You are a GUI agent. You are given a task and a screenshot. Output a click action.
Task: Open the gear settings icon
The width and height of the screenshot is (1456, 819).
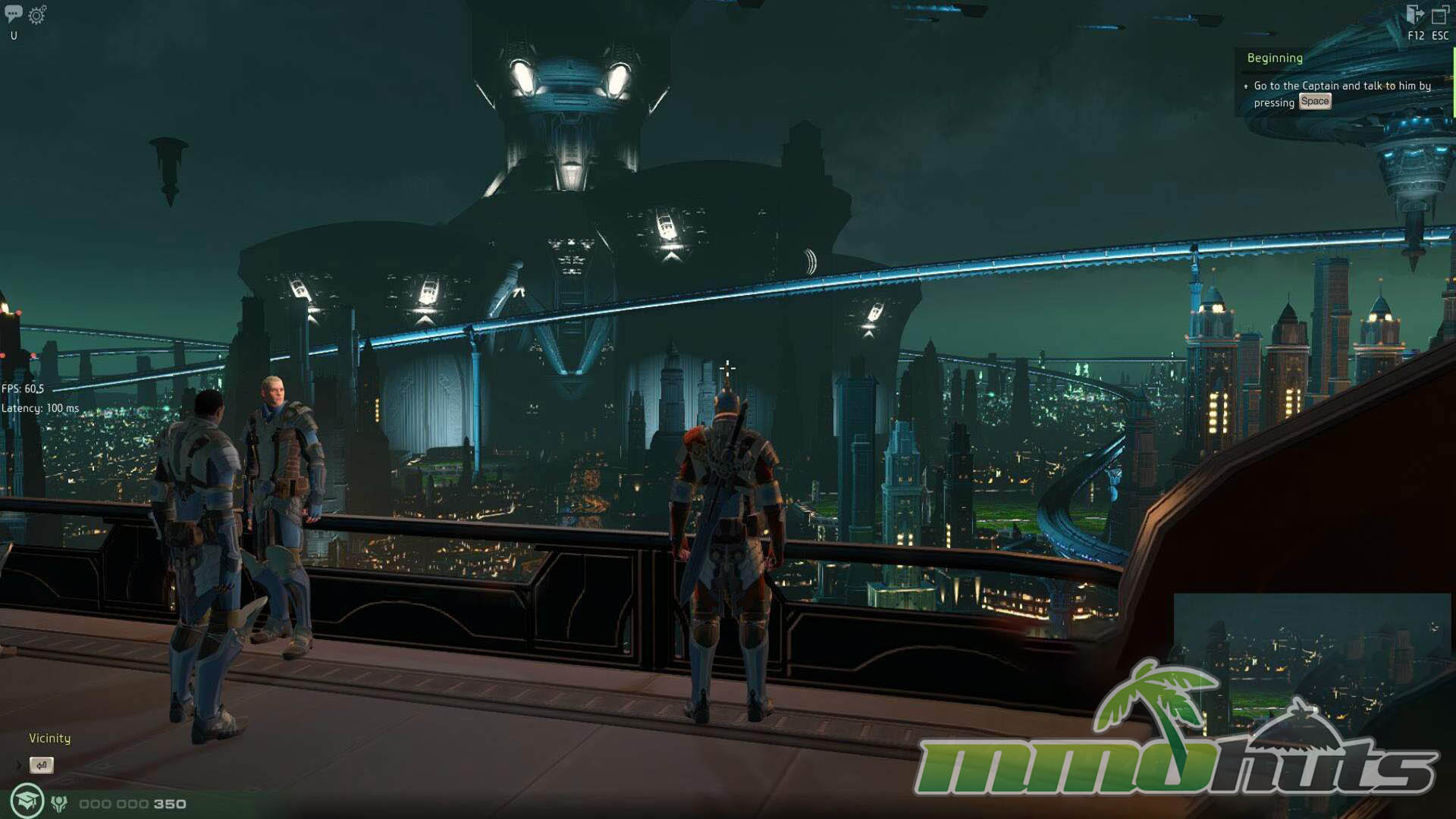(37, 14)
